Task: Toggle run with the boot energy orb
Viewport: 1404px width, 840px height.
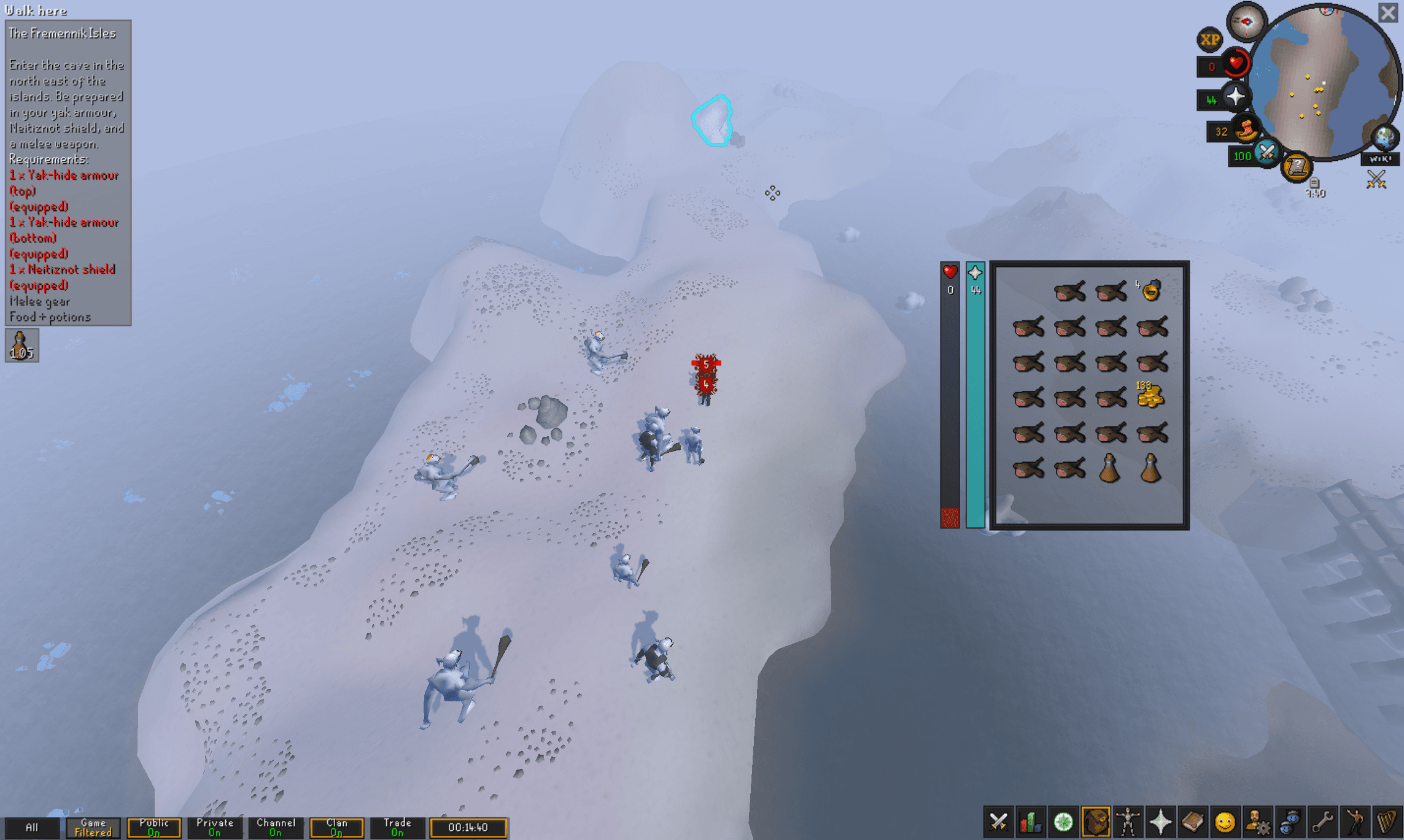Action: [1246, 130]
